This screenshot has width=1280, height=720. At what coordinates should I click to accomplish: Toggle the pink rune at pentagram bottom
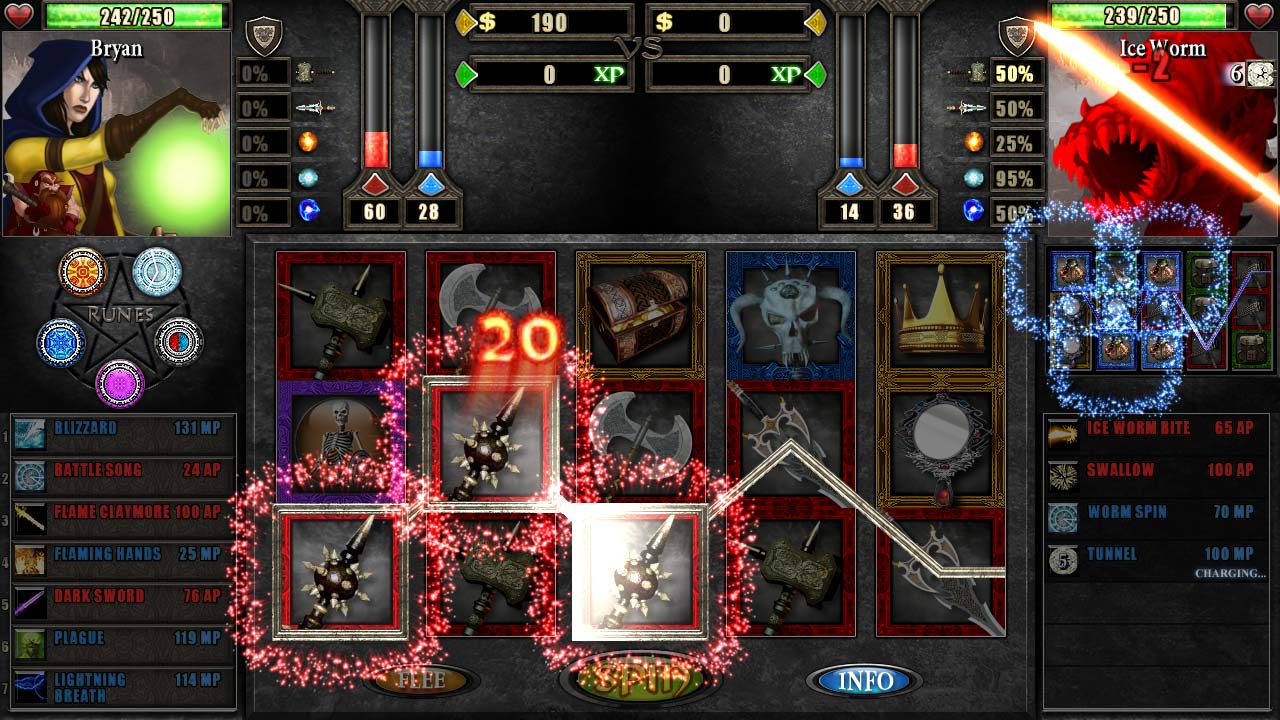pyautogui.click(x=122, y=380)
